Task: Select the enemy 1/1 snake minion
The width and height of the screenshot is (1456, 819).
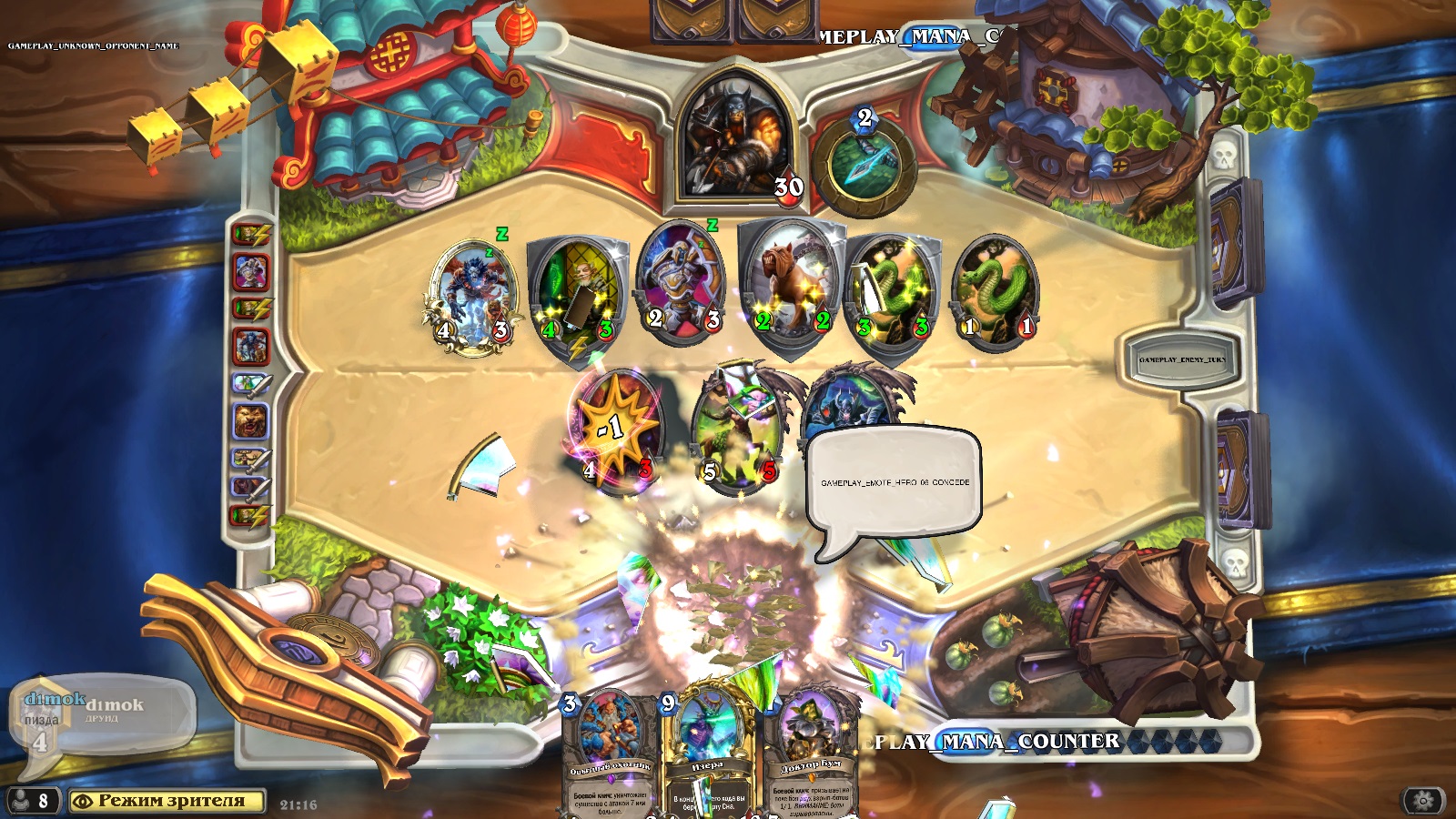Action: tap(996, 291)
